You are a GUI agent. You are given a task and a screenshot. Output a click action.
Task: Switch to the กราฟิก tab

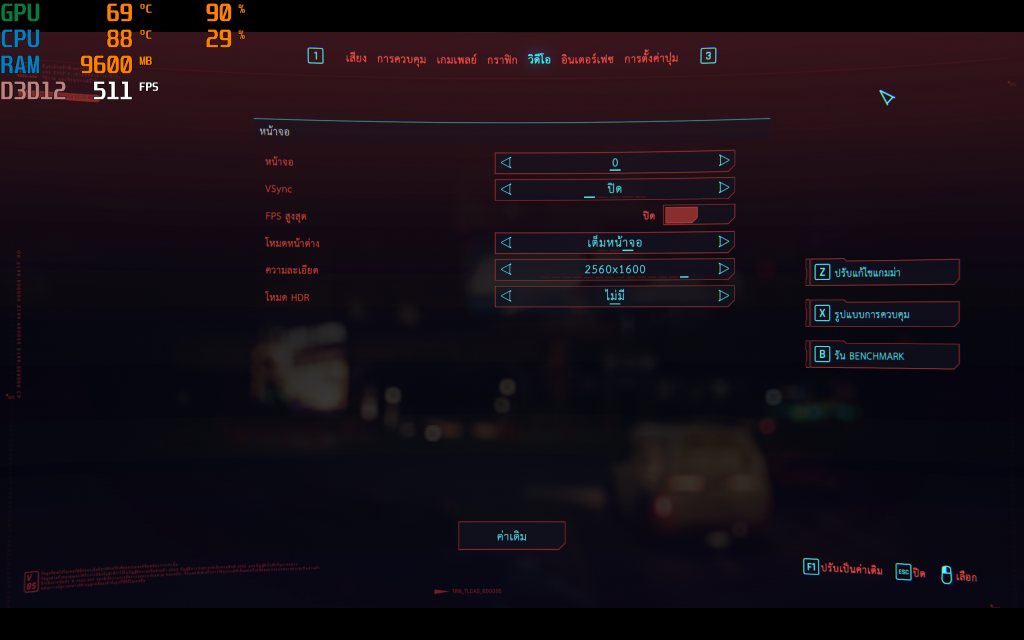[x=502, y=59]
